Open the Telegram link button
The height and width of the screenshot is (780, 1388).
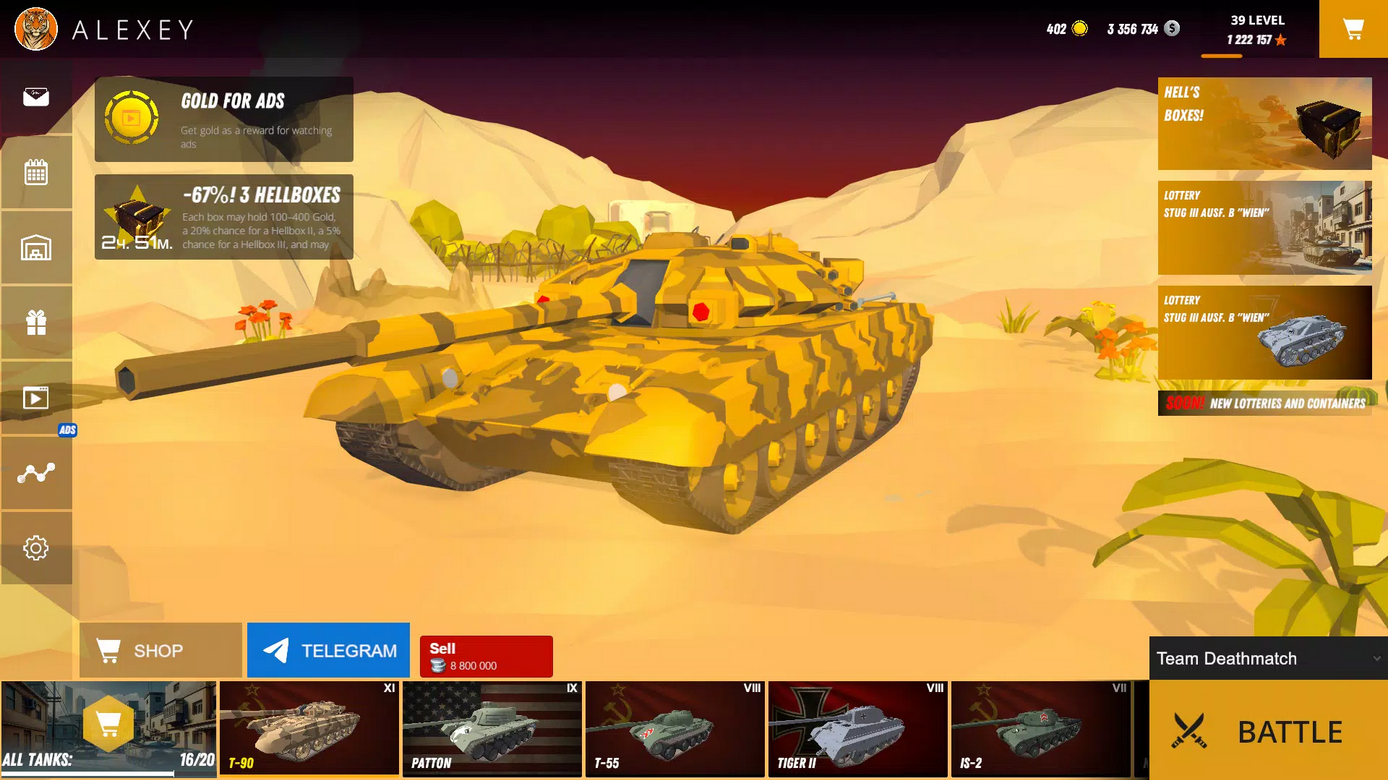328,651
